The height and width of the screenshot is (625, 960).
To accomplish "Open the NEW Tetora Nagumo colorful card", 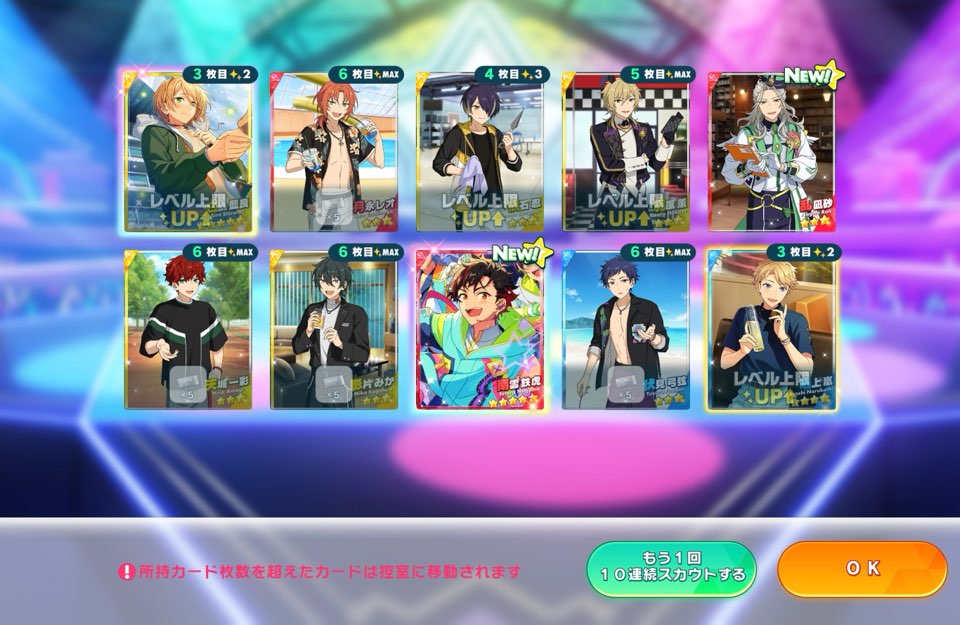I will [x=479, y=329].
